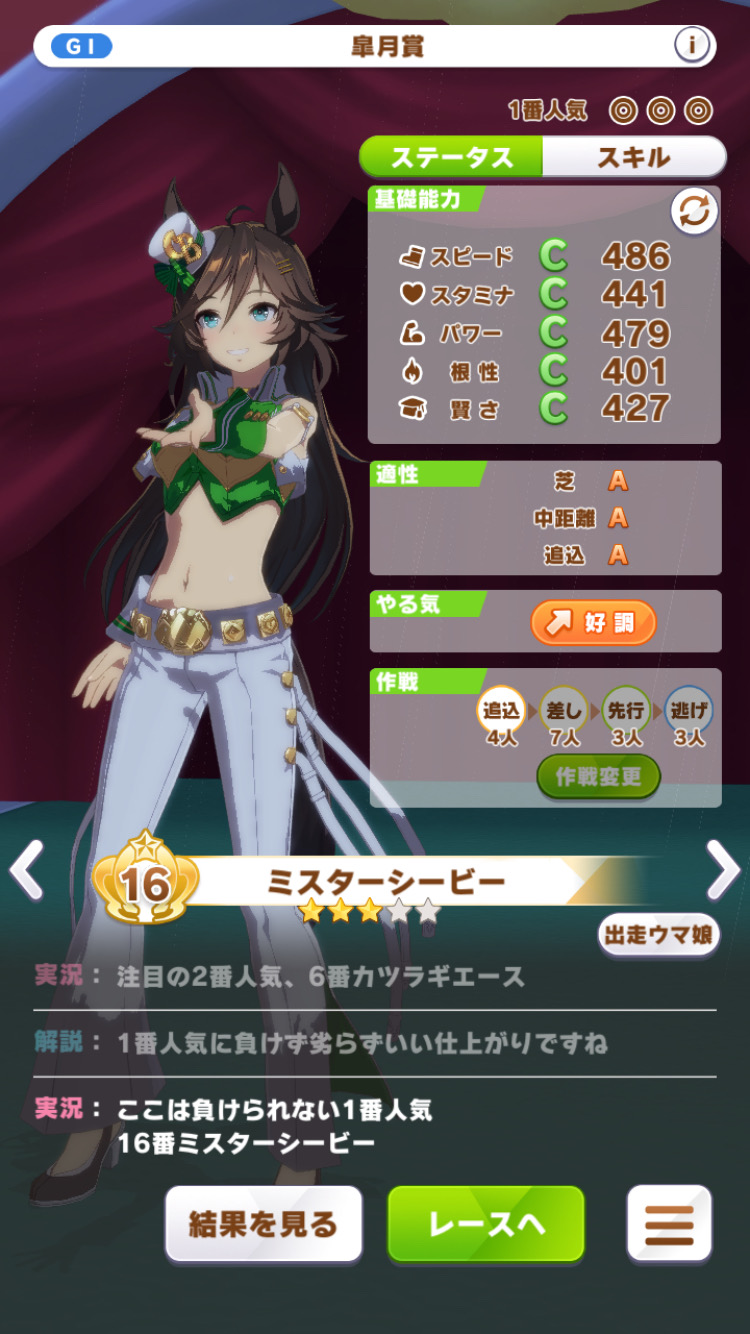Open the 作戦変更 strategy change

coord(598,777)
